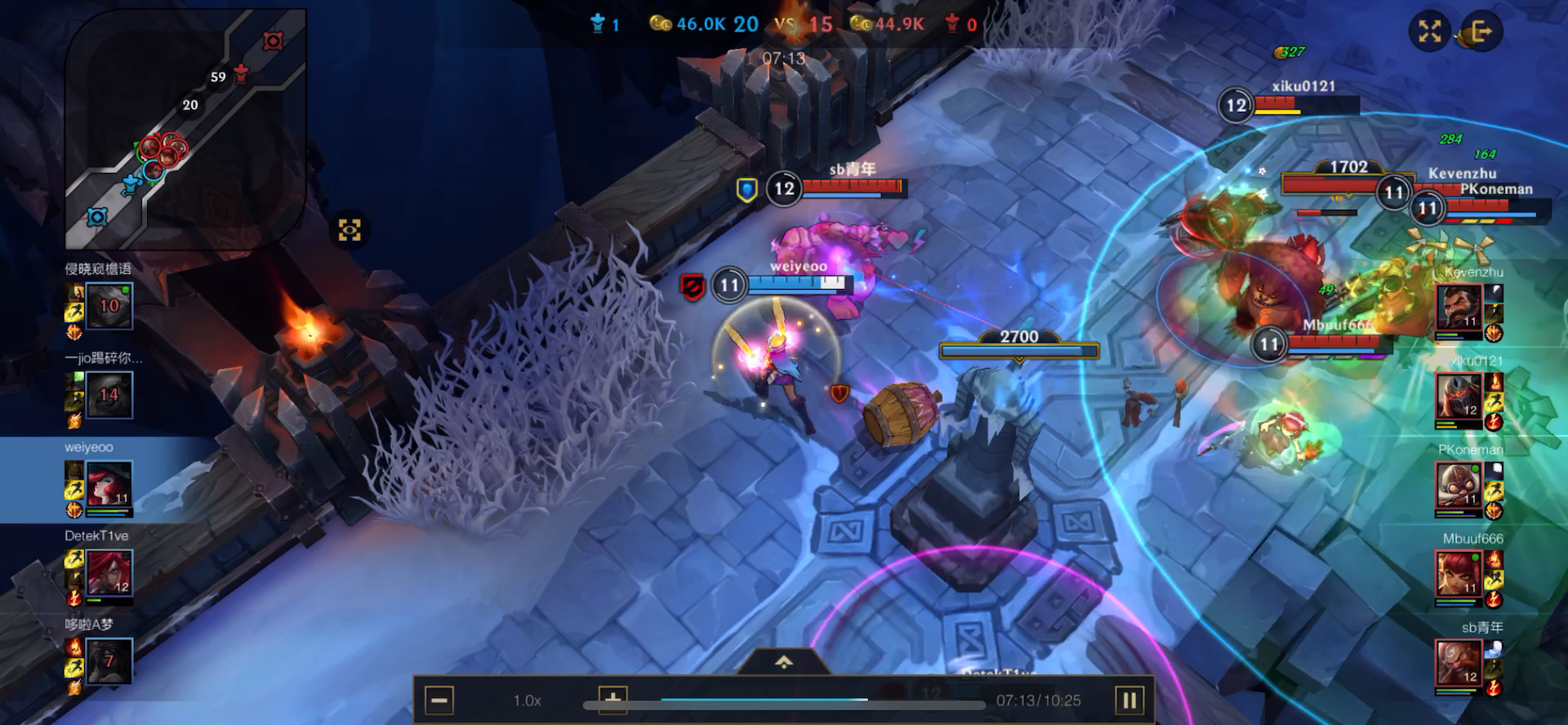The height and width of the screenshot is (725, 1568).
Task: Expand the panel with the up arrow tab
Action: [x=783, y=662]
